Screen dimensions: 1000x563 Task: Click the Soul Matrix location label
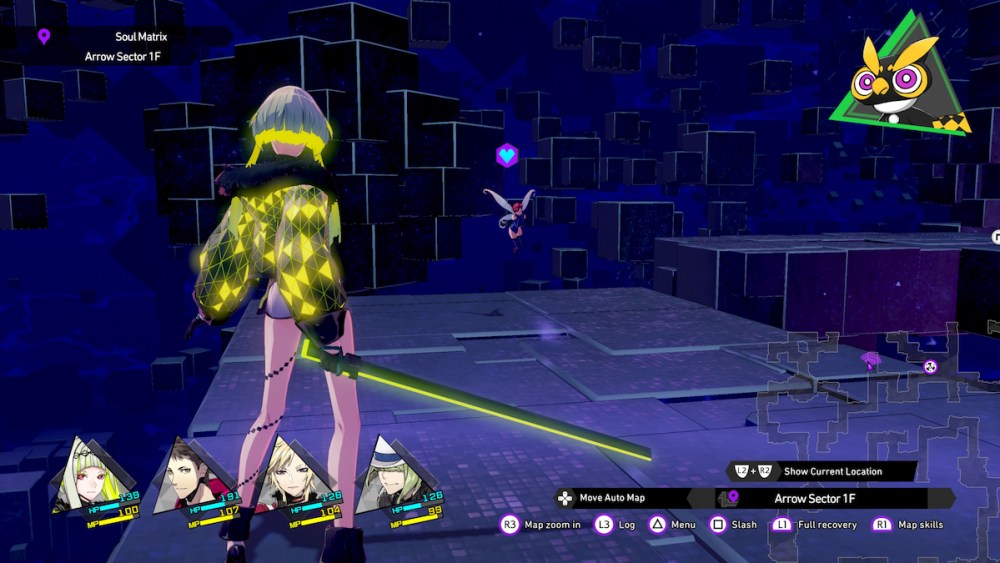coord(139,37)
